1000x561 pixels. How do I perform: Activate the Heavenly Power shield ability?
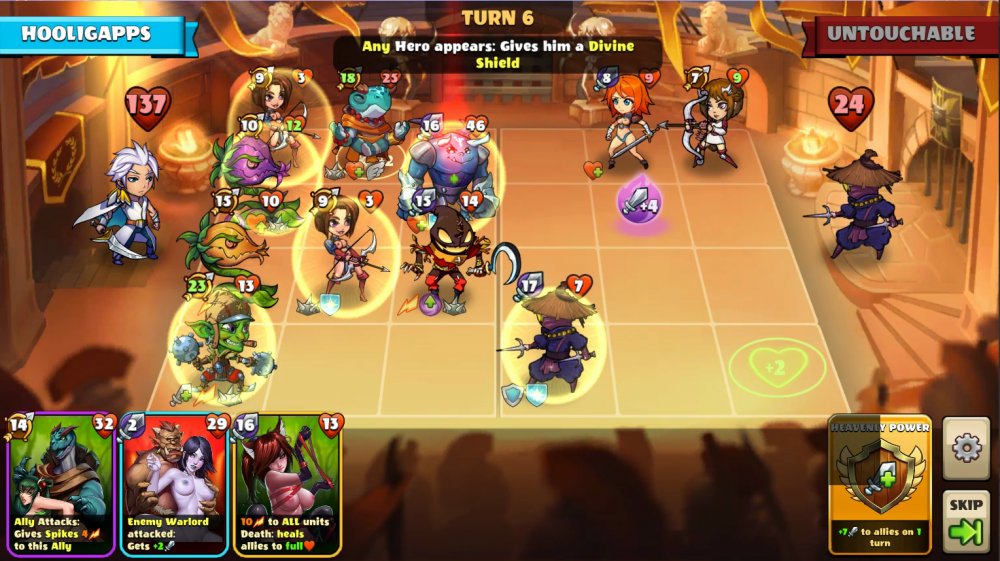pos(880,484)
